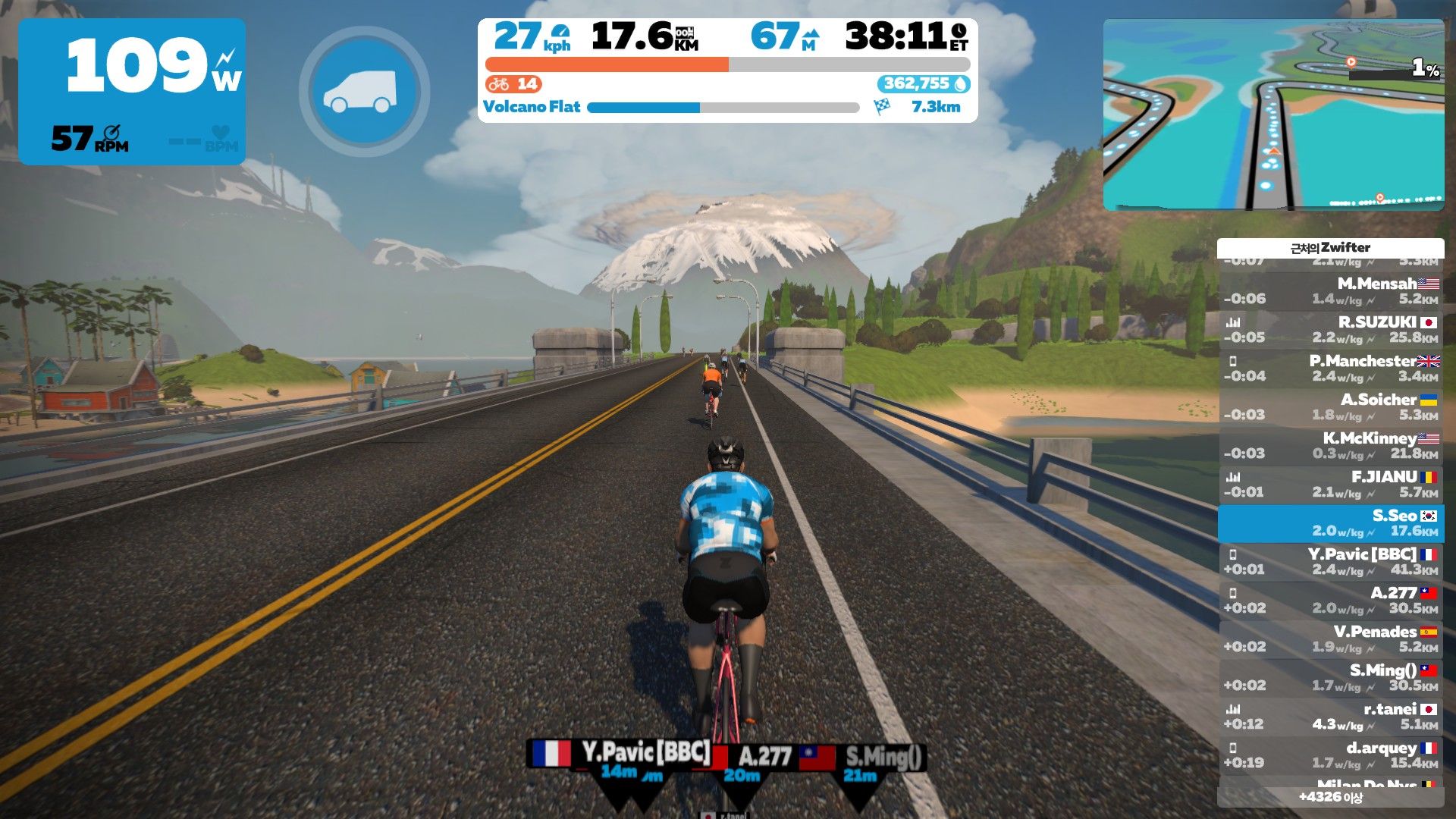Open the minimap view

coord(1273,115)
